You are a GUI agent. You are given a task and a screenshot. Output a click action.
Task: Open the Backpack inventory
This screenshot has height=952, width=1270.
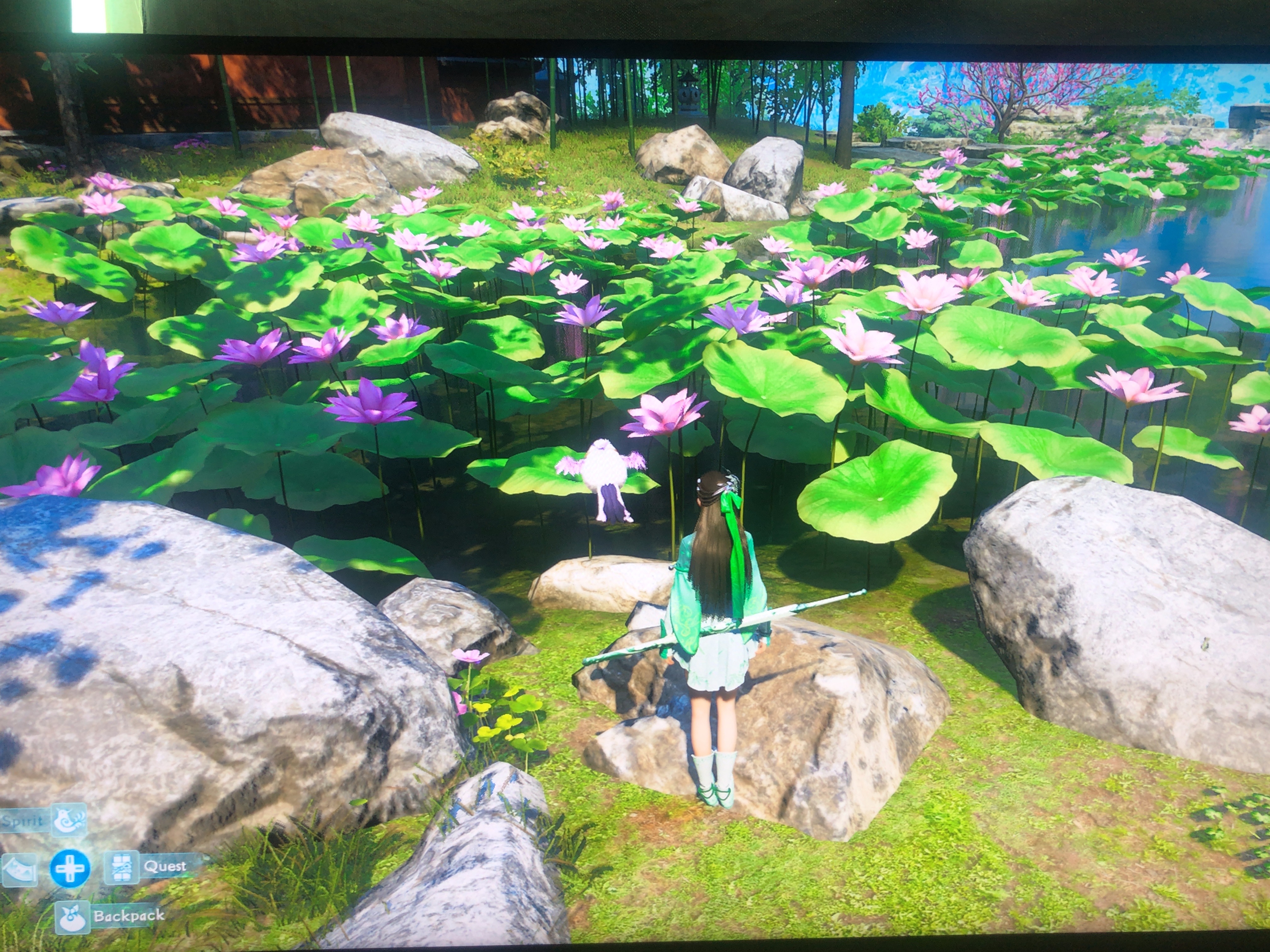[73, 917]
